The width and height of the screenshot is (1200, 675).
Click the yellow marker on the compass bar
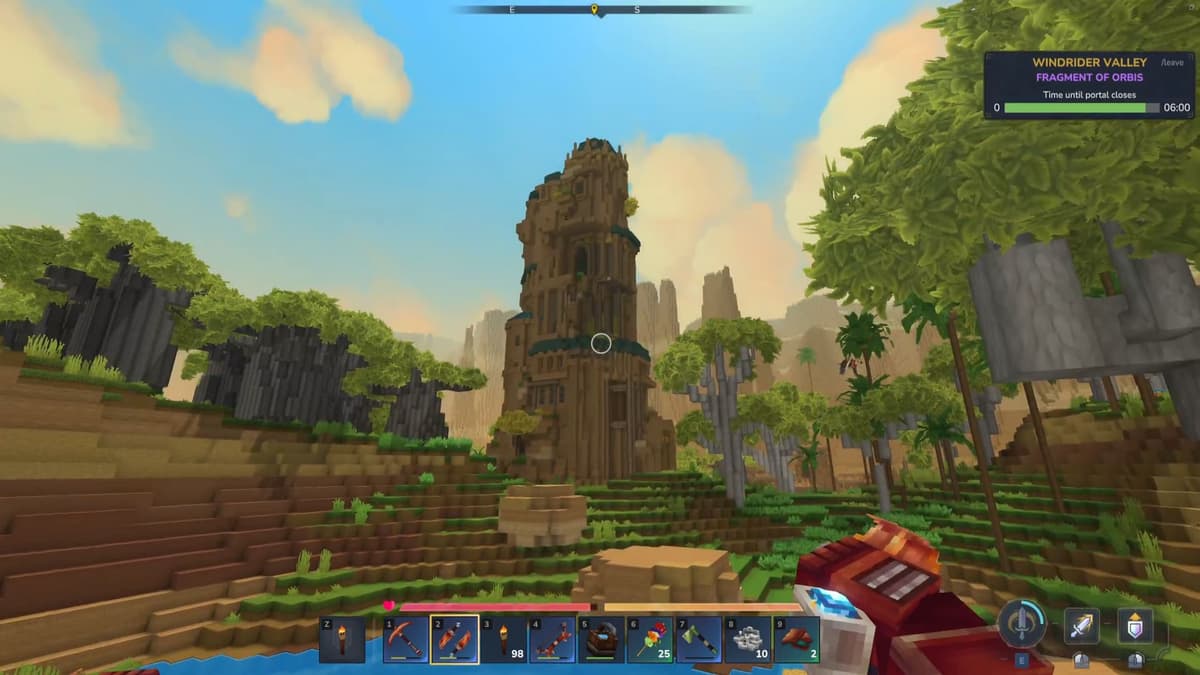tap(594, 10)
